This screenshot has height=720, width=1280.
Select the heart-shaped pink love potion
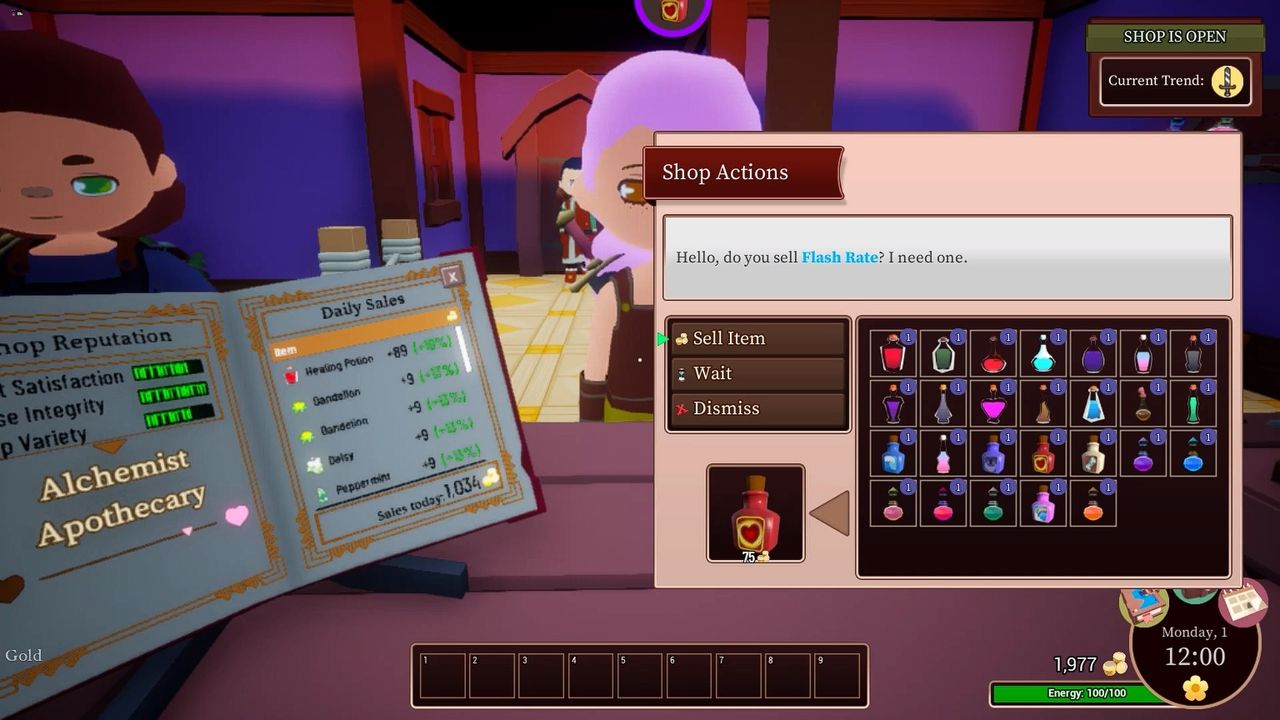point(994,407)
